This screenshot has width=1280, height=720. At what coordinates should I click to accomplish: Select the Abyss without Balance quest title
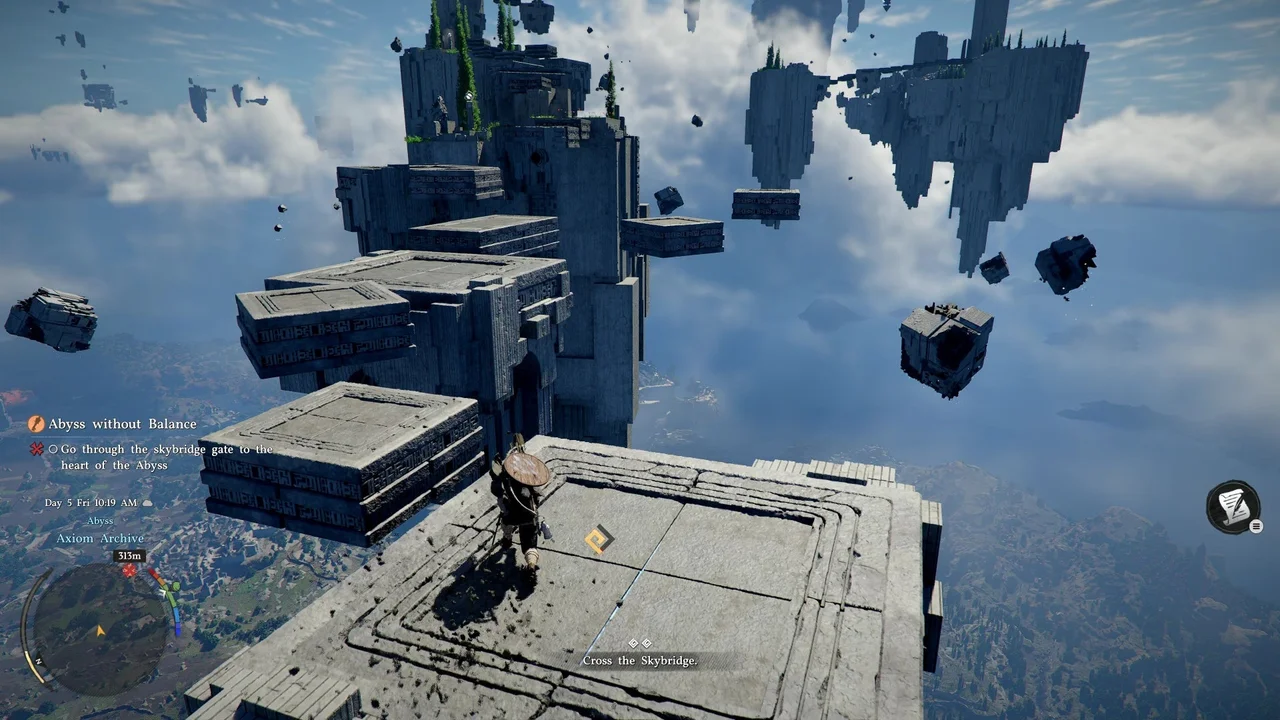point(122,424)
